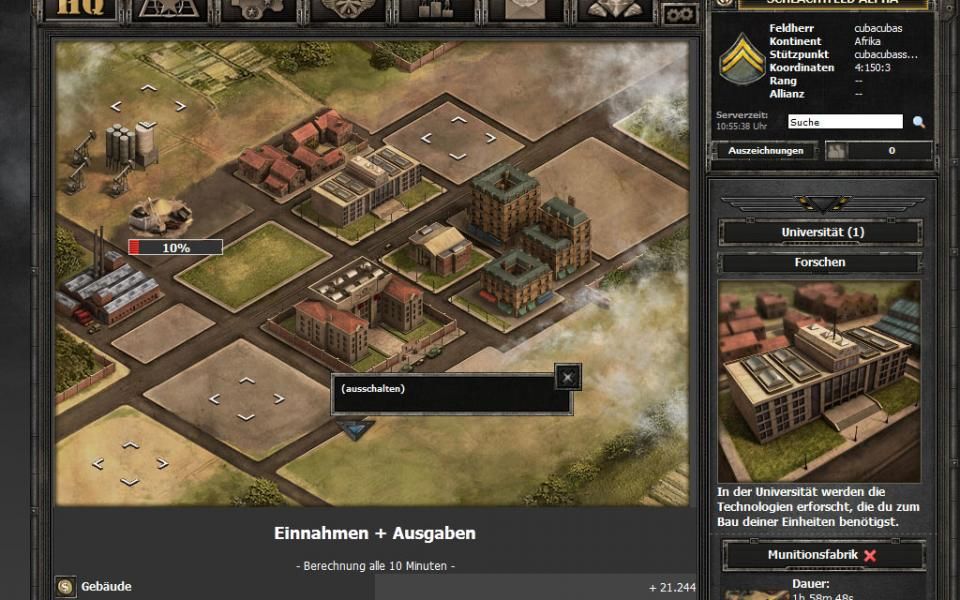
Task: Click the gold coin Gebäude row icon
Action: click(66, 587)
